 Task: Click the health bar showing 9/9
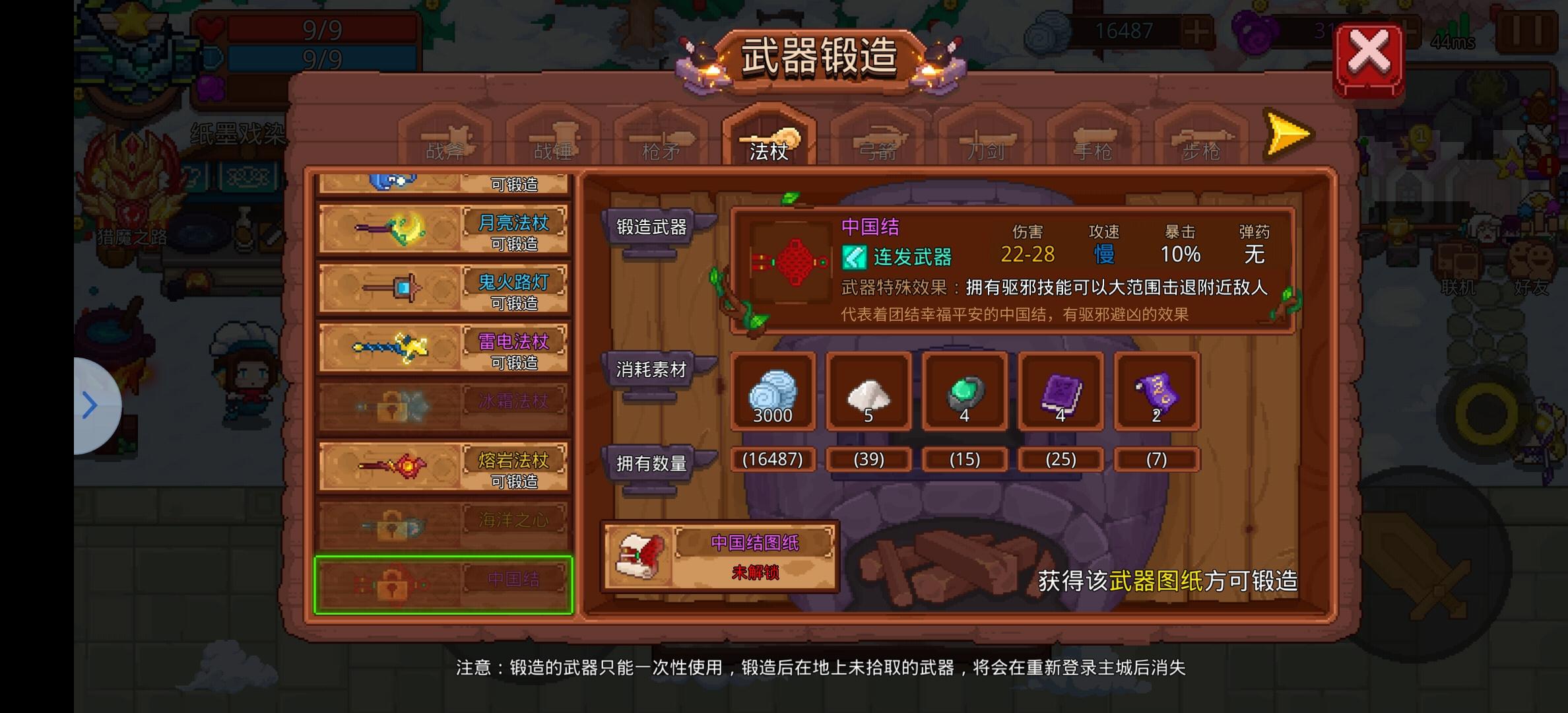[x=317, y=30]
